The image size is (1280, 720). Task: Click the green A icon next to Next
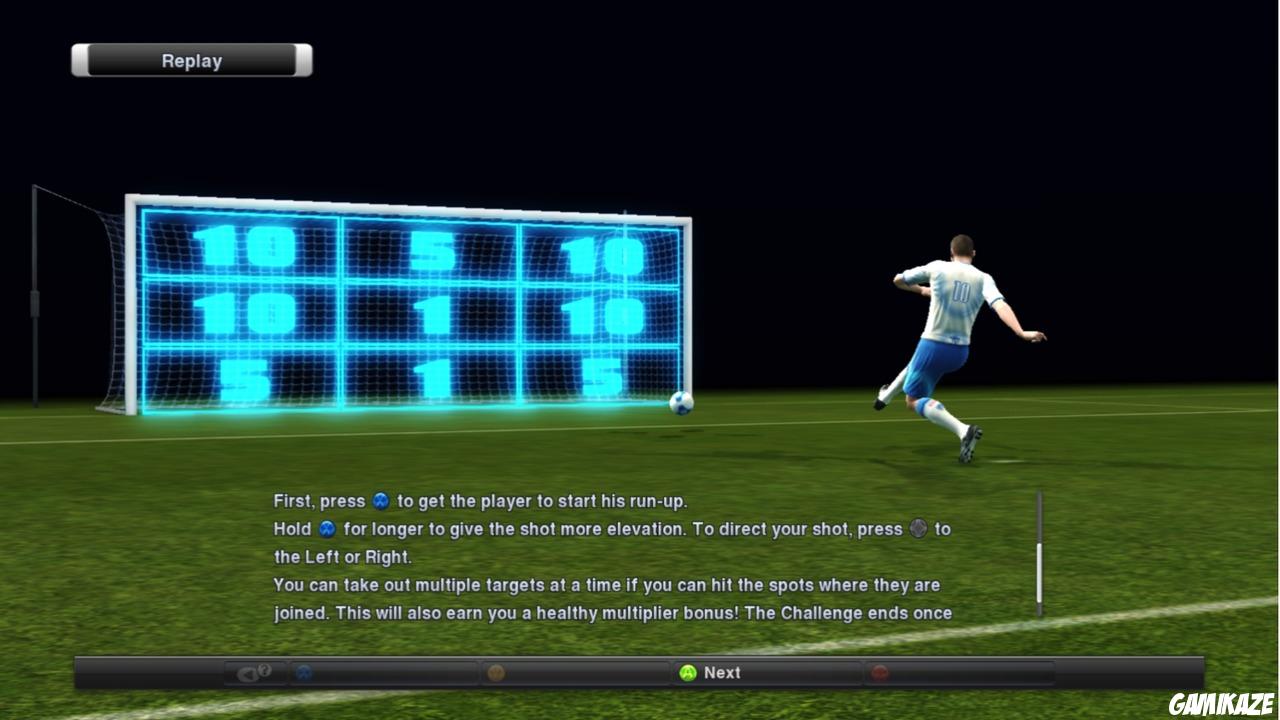coord(690,673)
